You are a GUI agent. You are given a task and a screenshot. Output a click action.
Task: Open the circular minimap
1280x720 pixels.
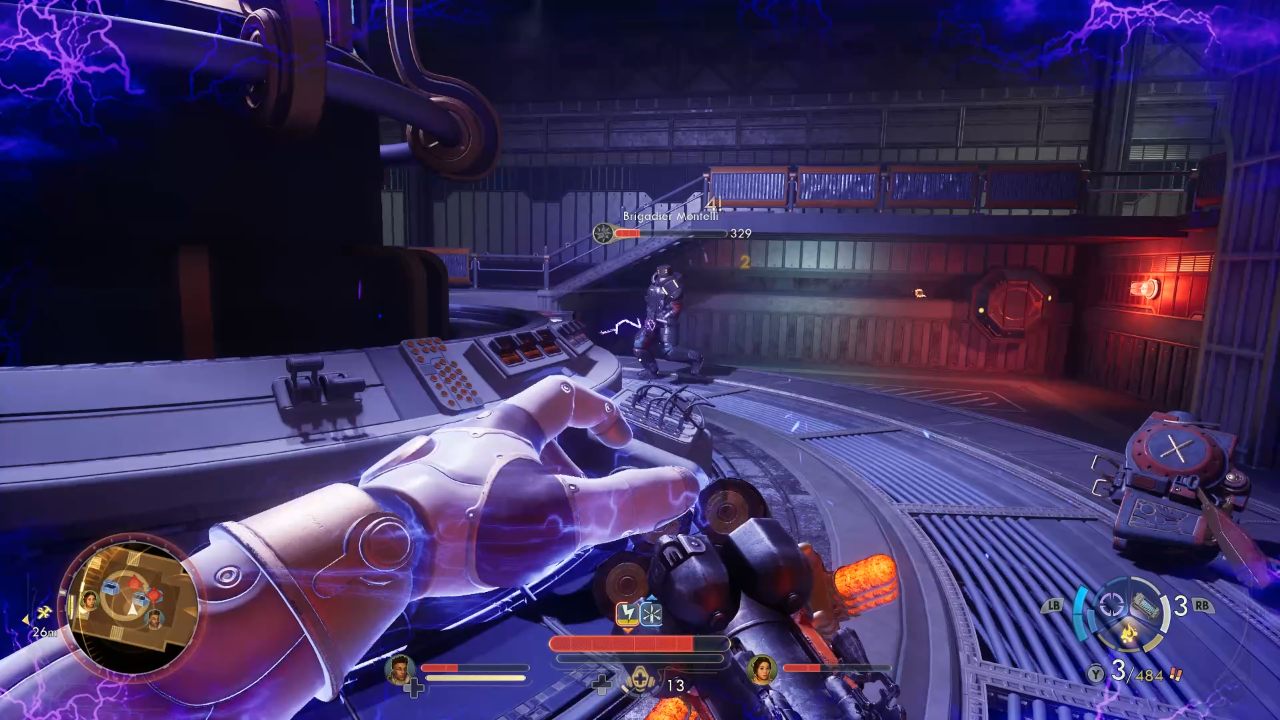pyautogui.click(x=131, y=607)
